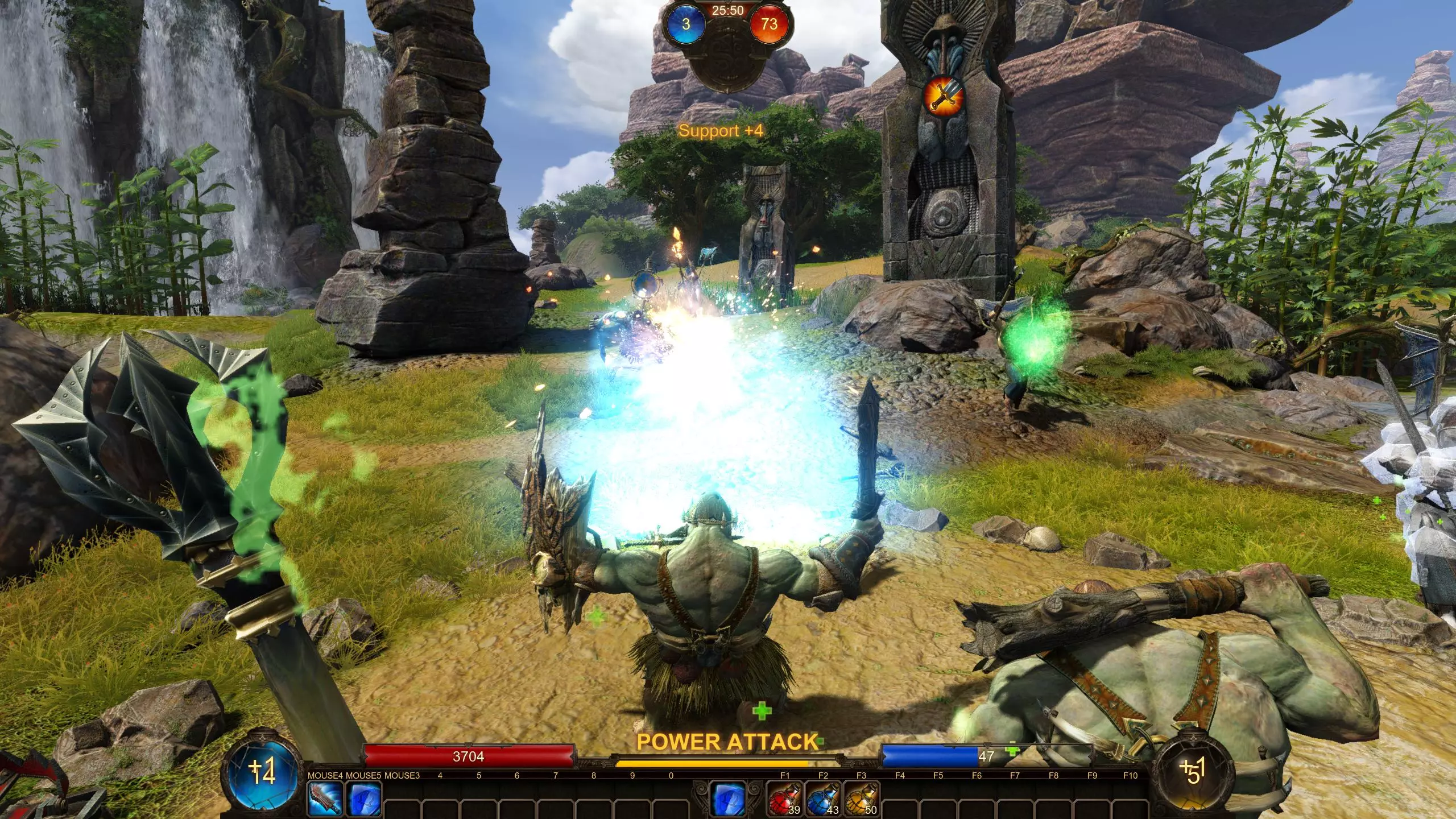Screen dimensions: 1456x819
Task: Click the dagger objective marker icon
Action: (942, 97)
